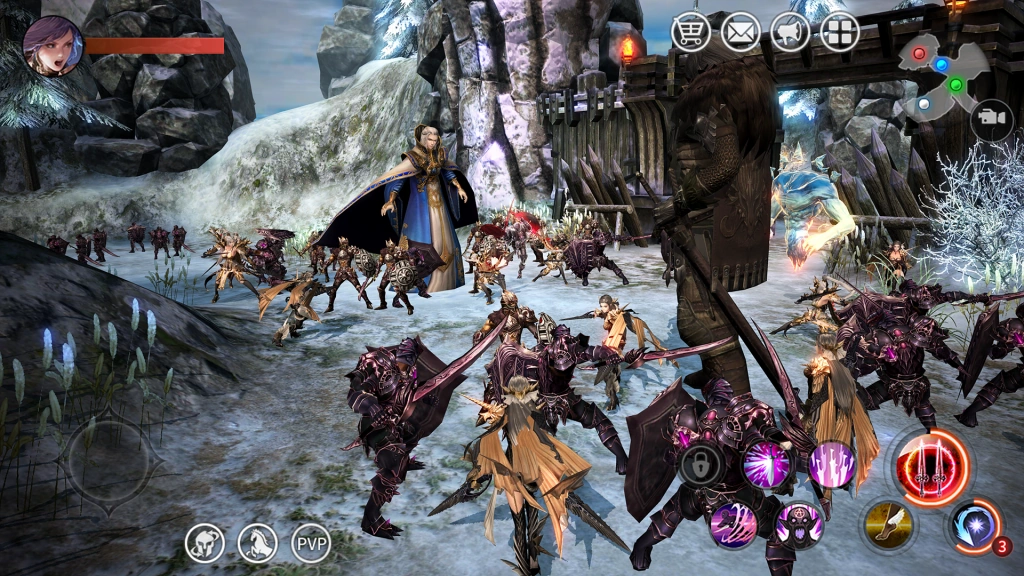Screen dimensions: 1024x576
Task: Tap the locked skill slot
Action: [702, 465]
